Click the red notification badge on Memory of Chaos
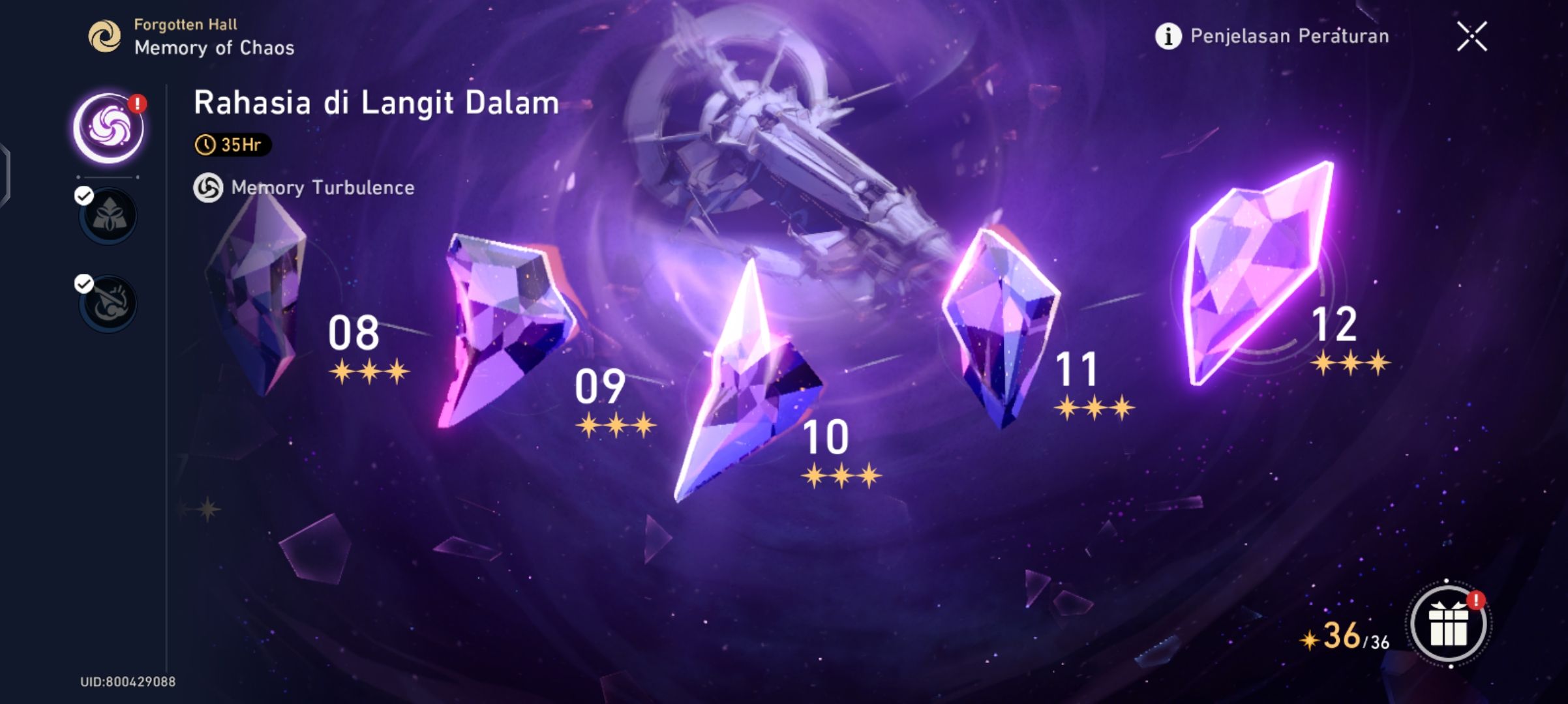Screen dimensions: 1568x704 tap(138, 102)
